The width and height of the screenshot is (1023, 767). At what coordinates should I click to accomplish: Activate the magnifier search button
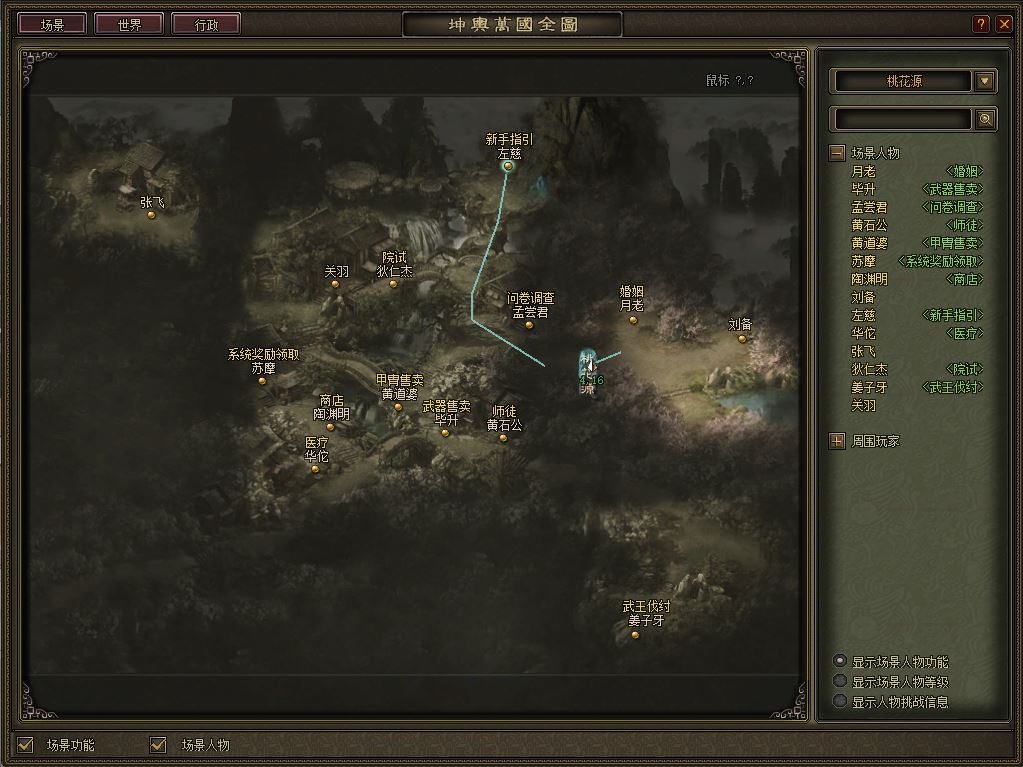[x=985, y=119]
